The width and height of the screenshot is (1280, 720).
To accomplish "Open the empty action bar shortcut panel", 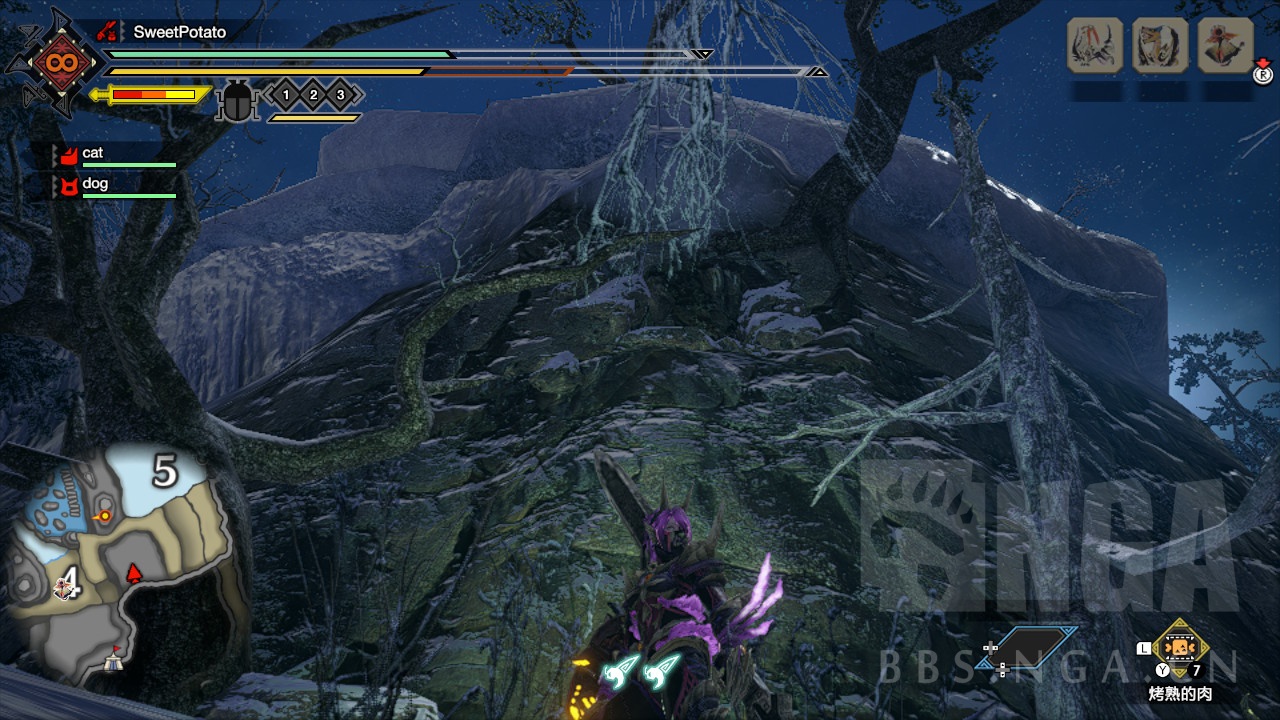I will tap(1029, 647).
